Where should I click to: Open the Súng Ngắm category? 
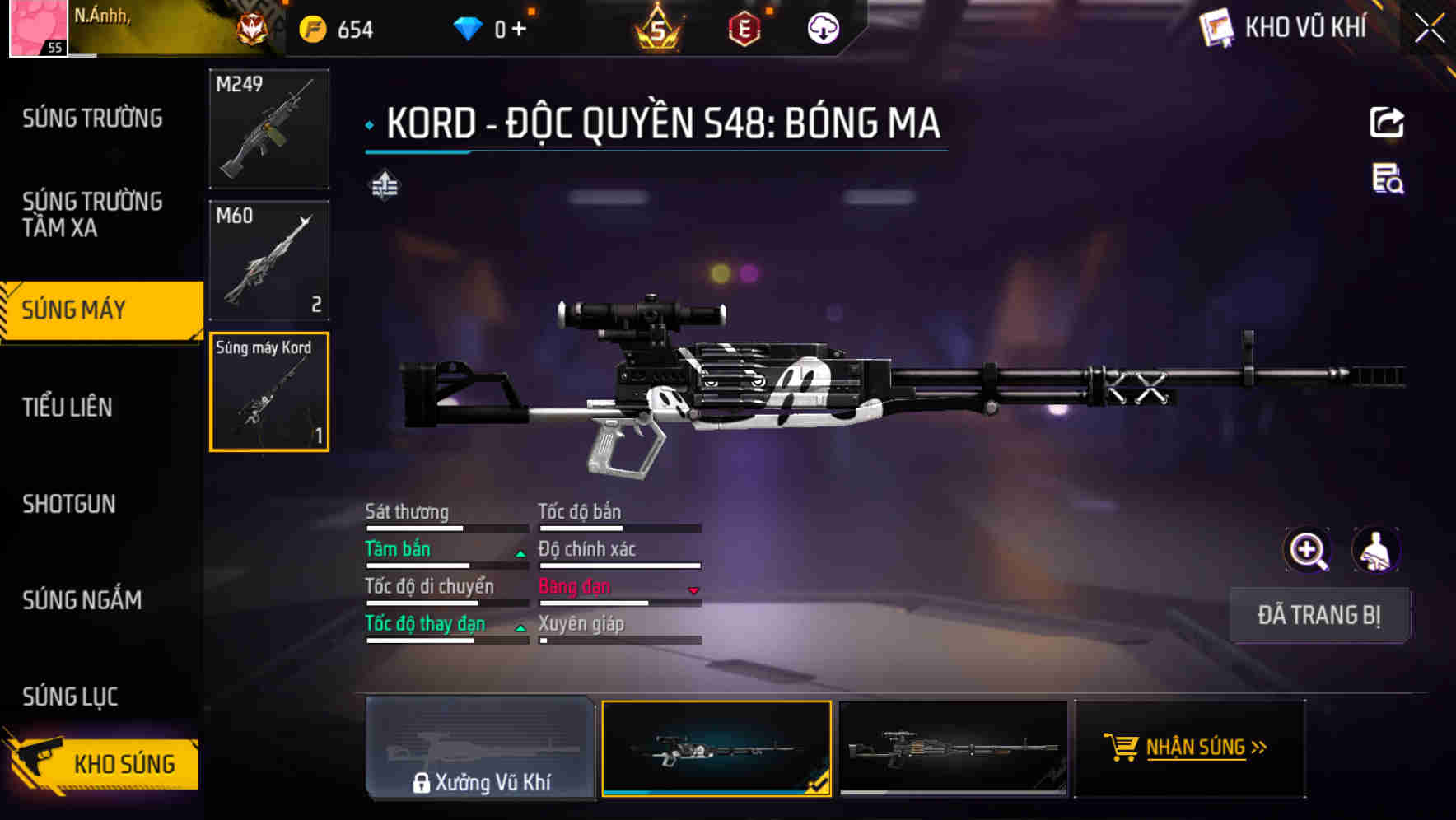coord(82,600)
